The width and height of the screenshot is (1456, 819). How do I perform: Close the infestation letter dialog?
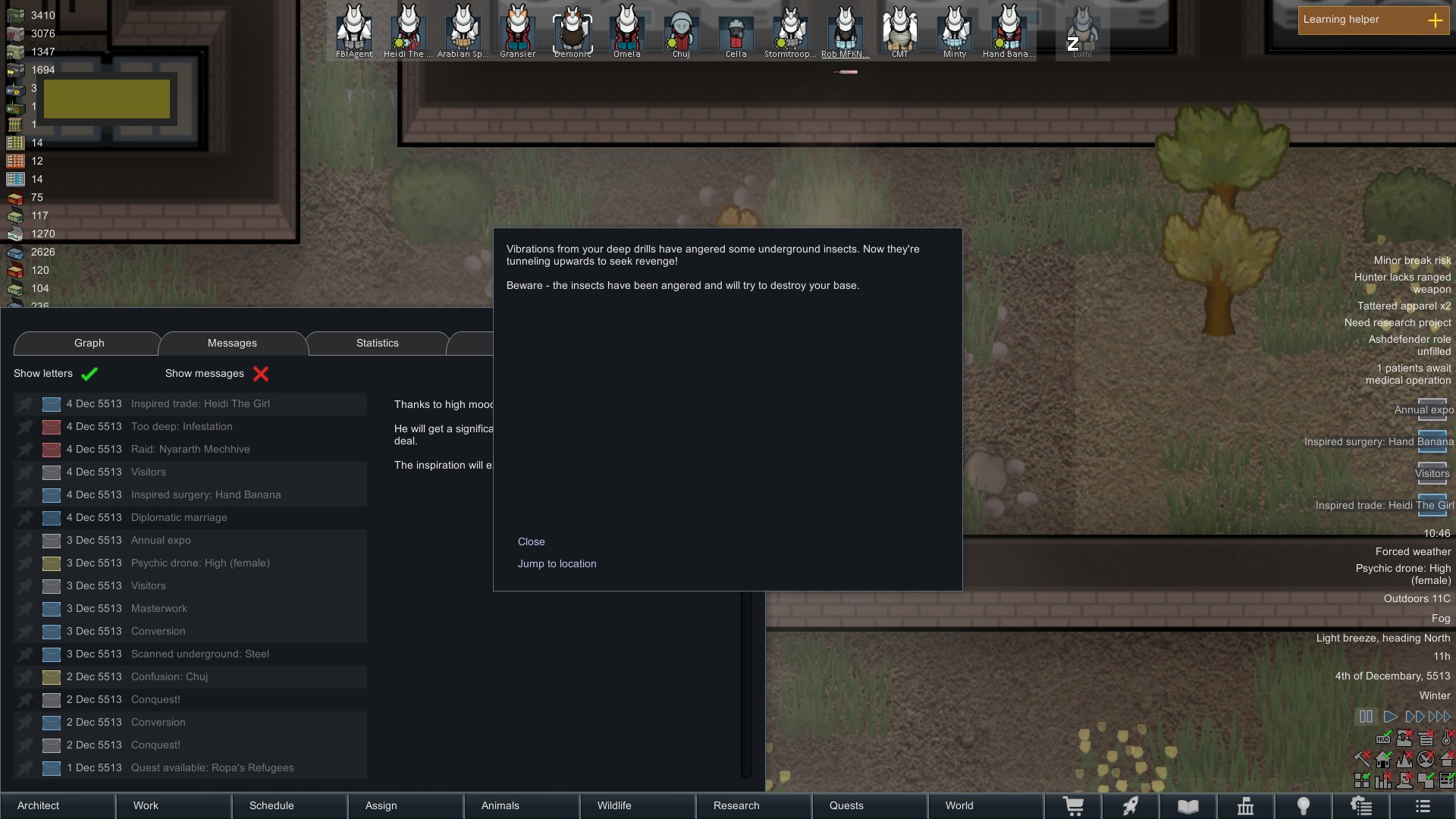531,541
